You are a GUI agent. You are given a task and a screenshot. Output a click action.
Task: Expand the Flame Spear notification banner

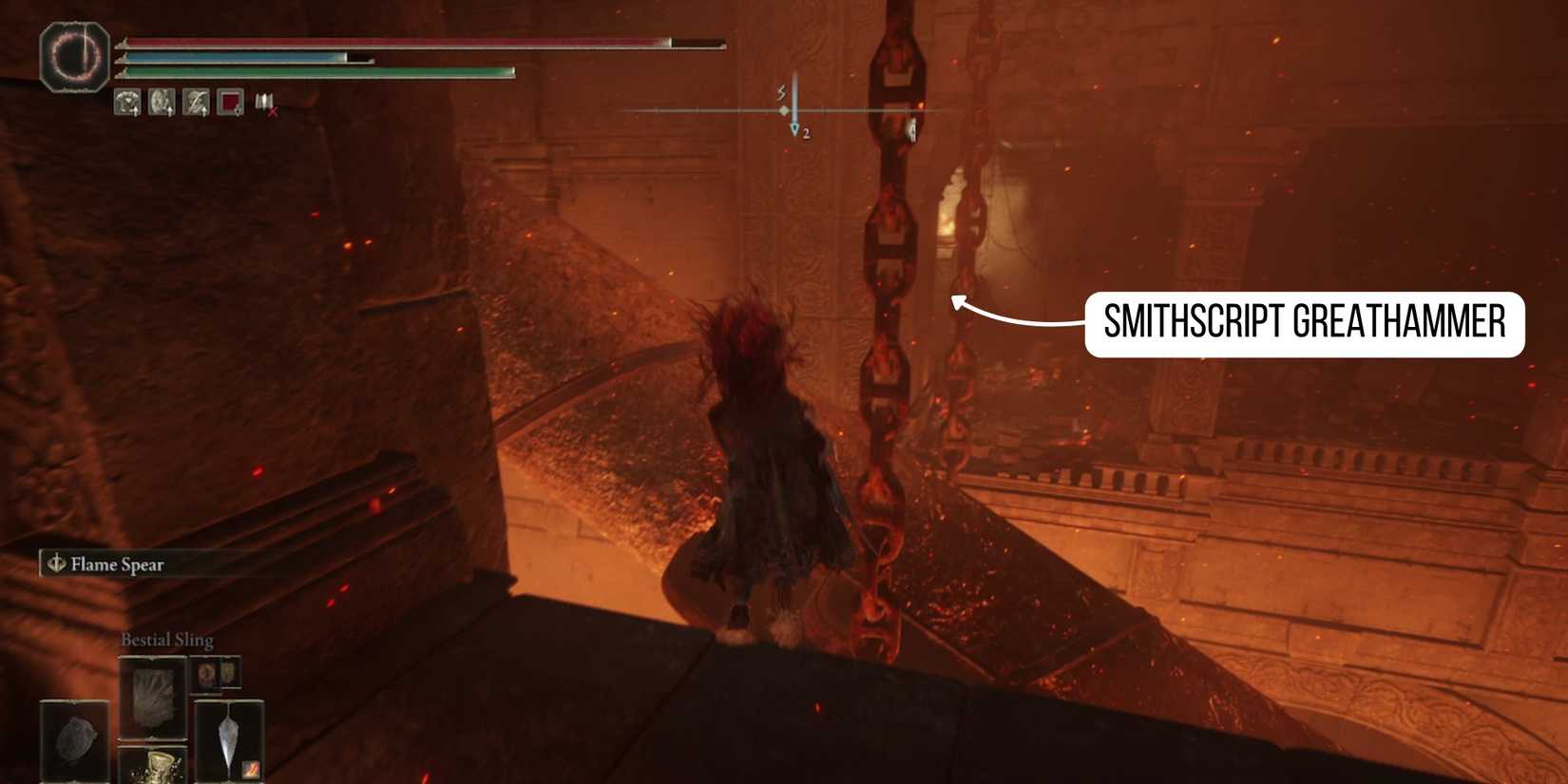coord(157,564)
